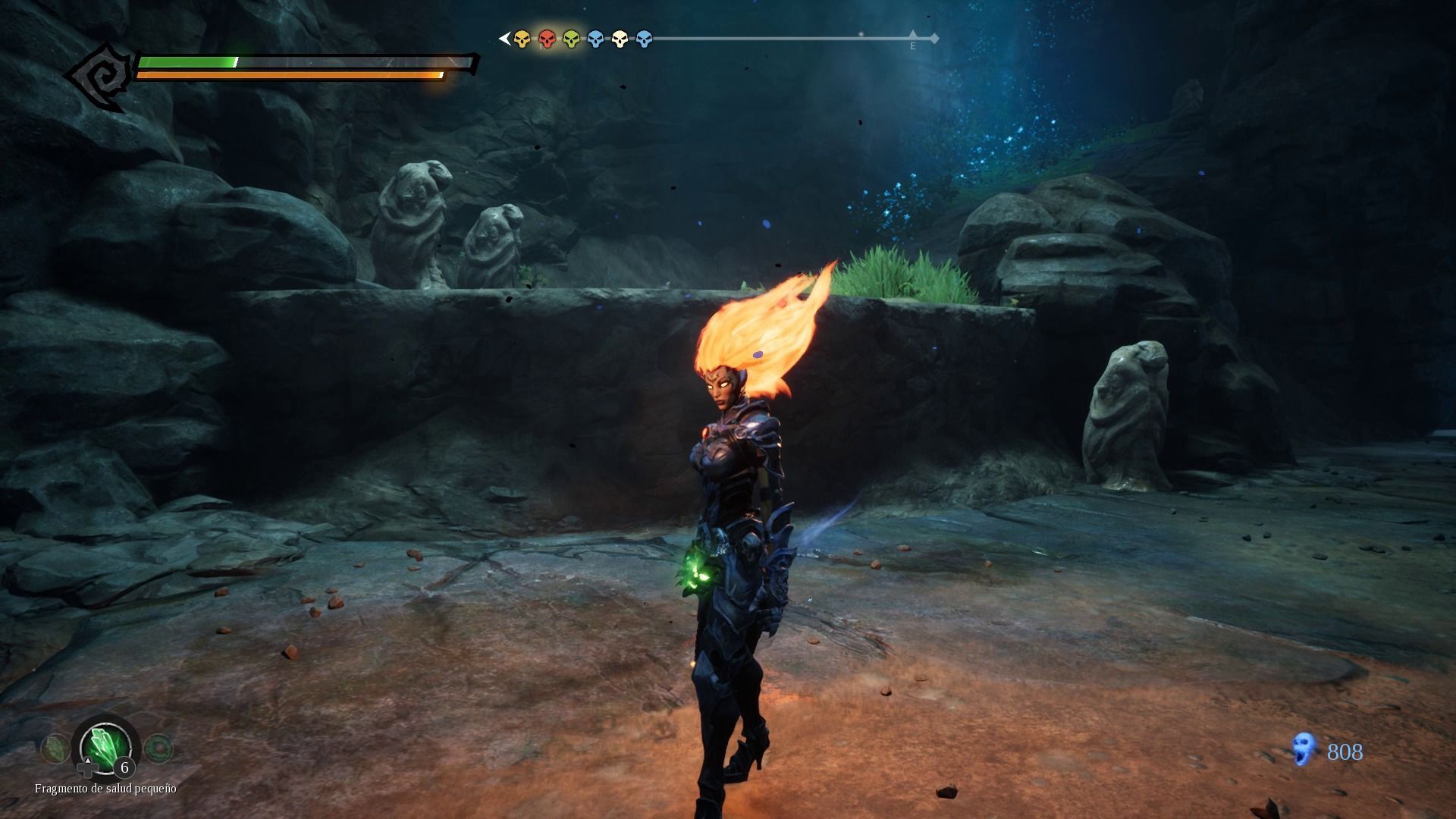The image size is (1456, 819).
Task: Select the diamond marker ending the compass
Action: 934,38
